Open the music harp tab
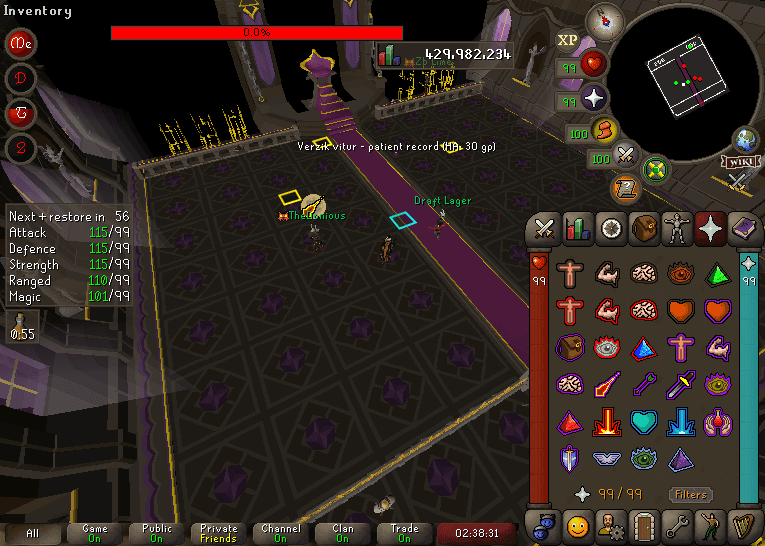 744,523
